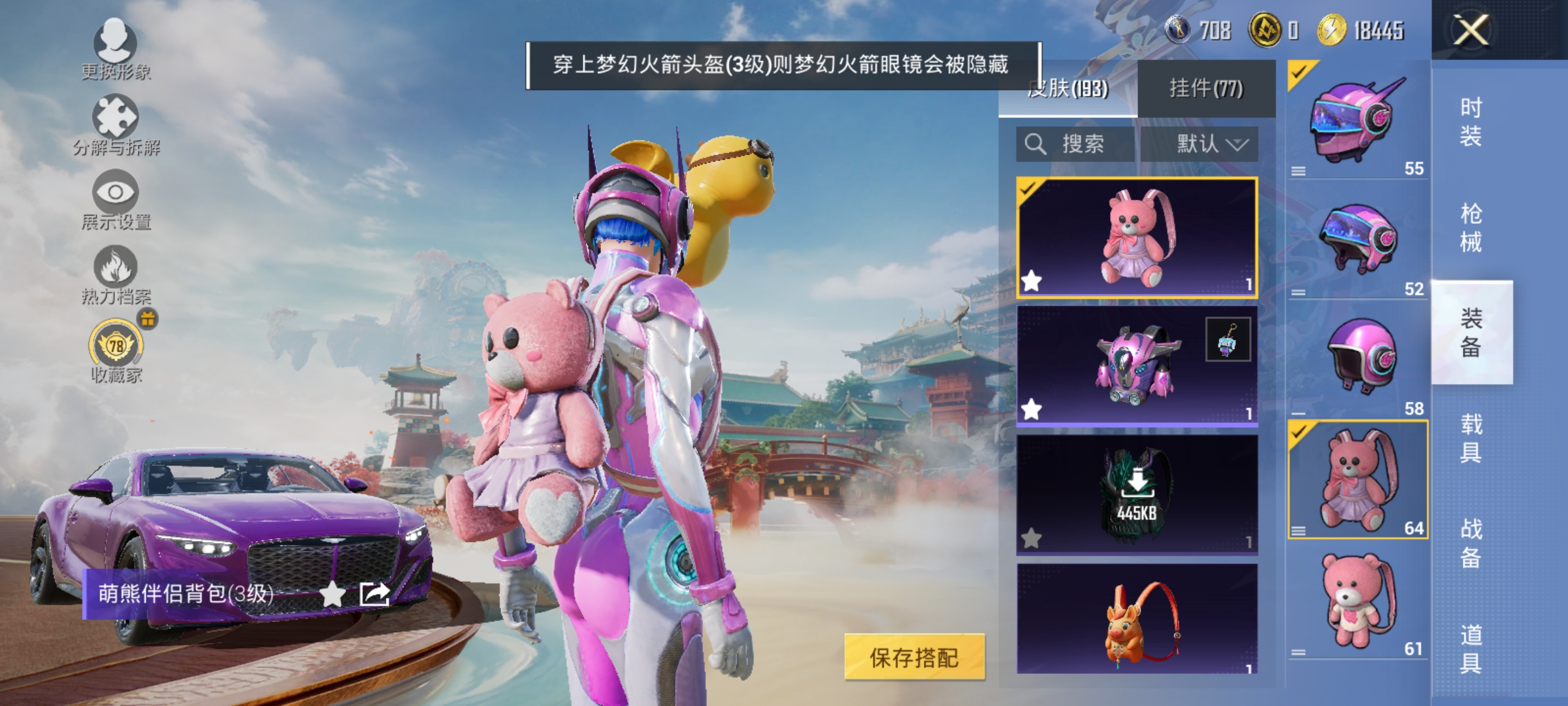Open the 默认 sort order dropdown
The width and height of the screenshot is (1568, 706).
pos(1212,145)
